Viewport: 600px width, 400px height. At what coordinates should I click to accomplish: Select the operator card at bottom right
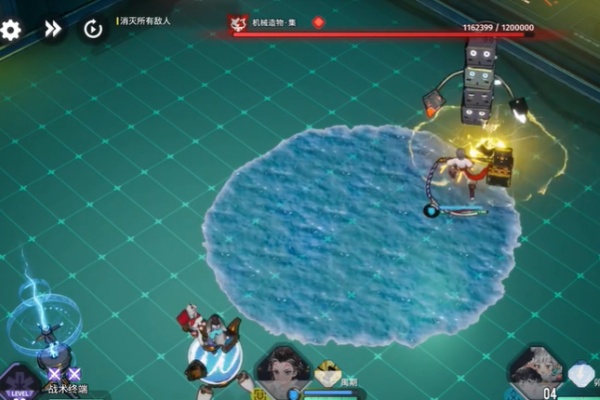point(537,372)
